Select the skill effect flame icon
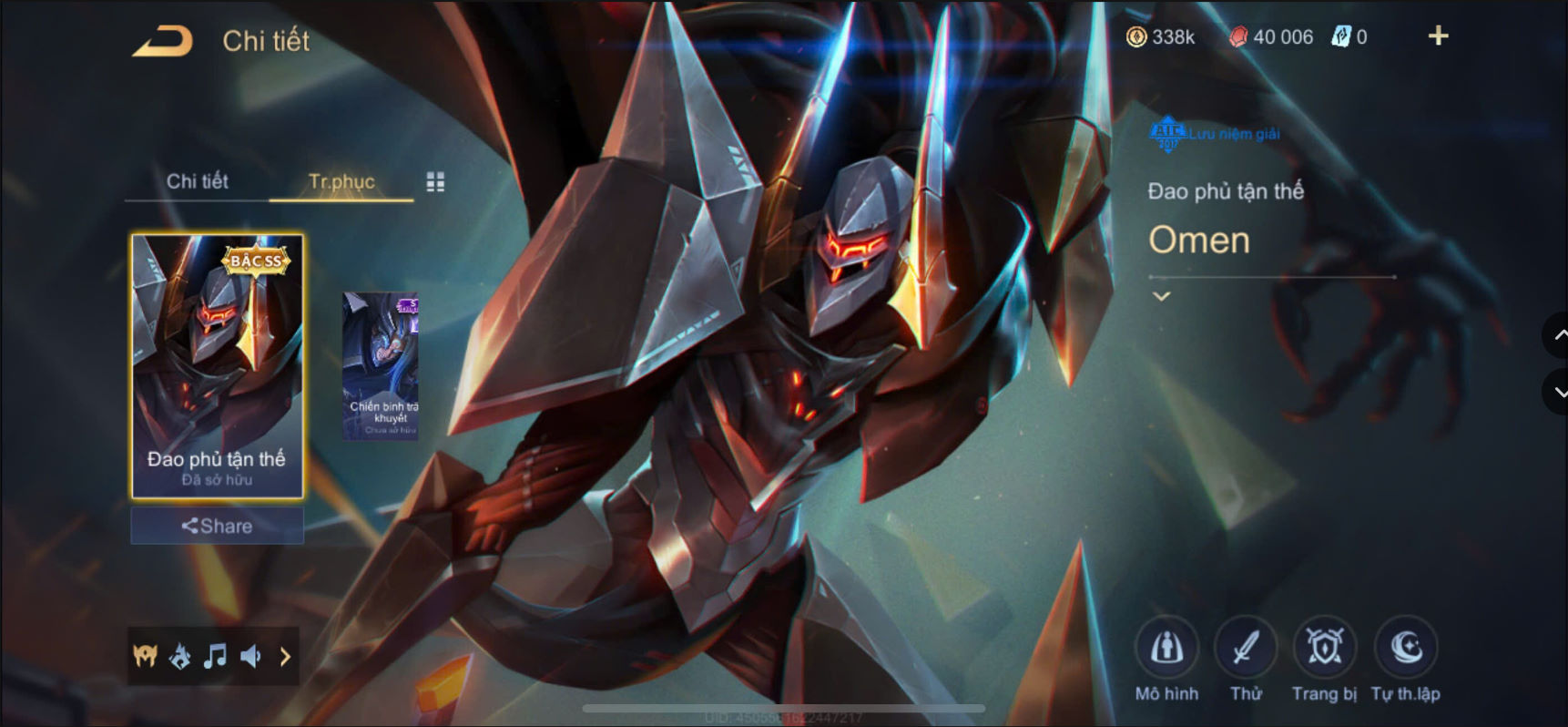Screen dimensions: 1568x727 coord(181,657)
